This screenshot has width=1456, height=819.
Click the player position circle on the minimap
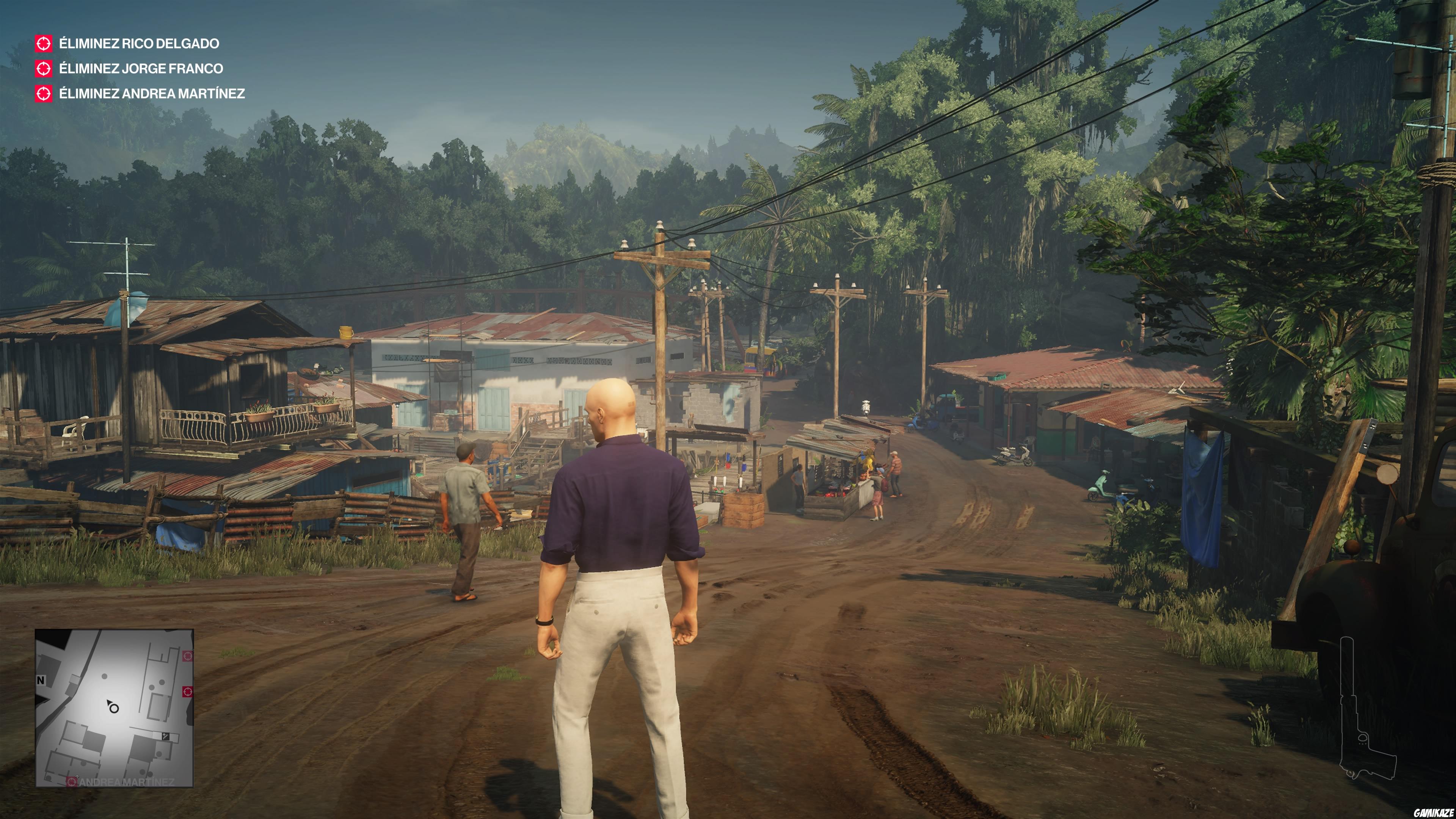[x=114, y=709]
